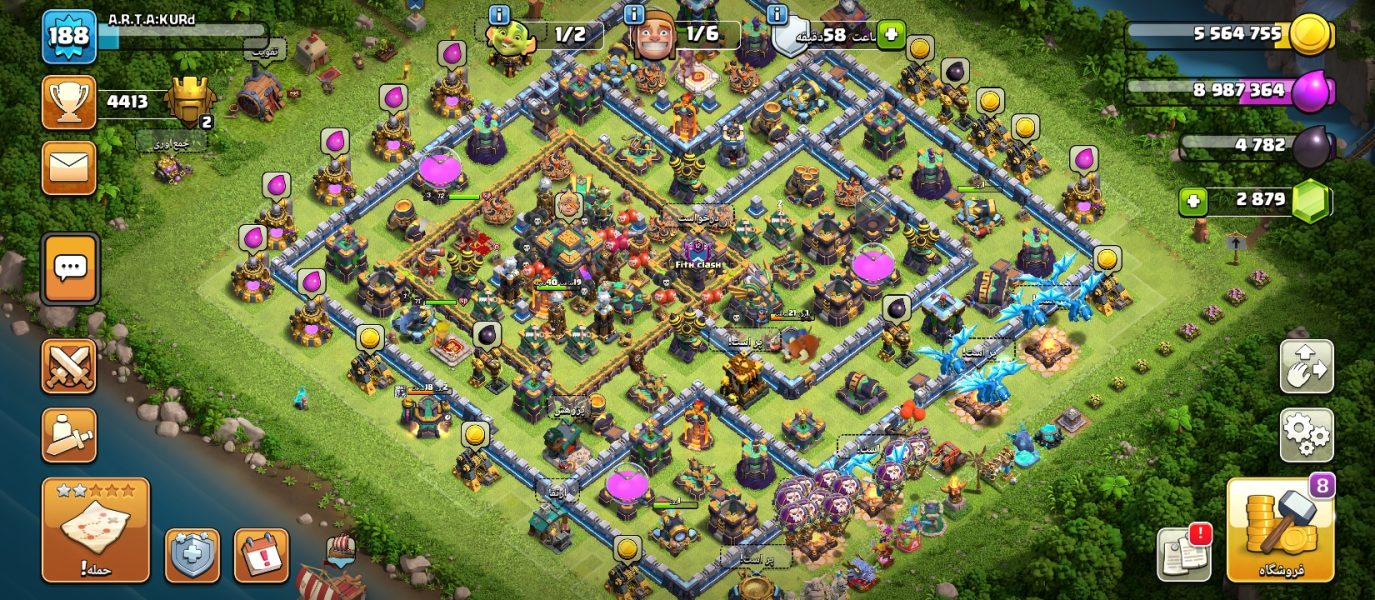The image size is (1375, 600).
Task: Enter layout edit mode via the hand icon
Action: pos(1306,367)
